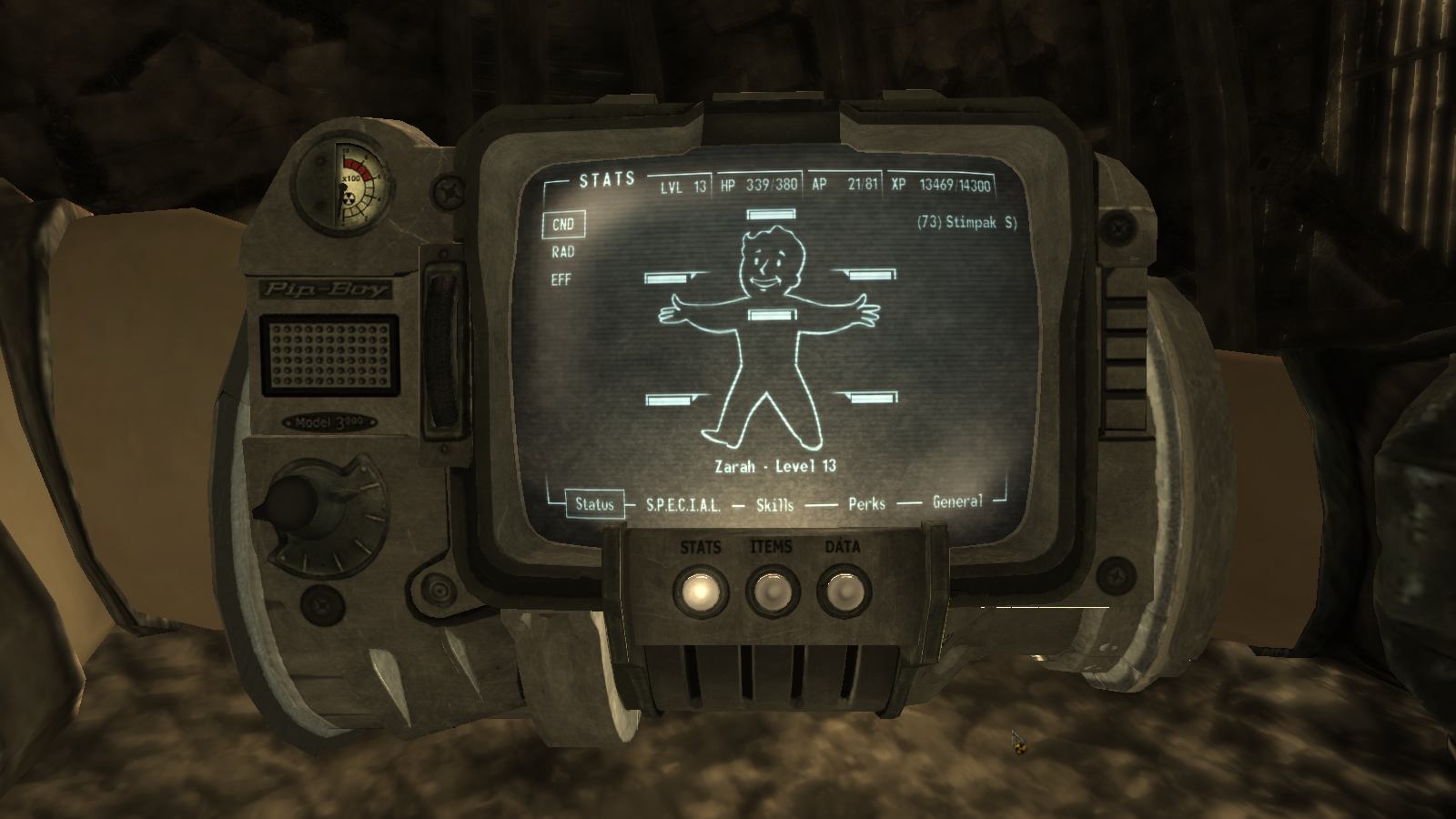Image resolution: width=1456 pixels, height=819 pixels.
Task: Switch to the RAD radiation view
Action: tap(563, 252)
